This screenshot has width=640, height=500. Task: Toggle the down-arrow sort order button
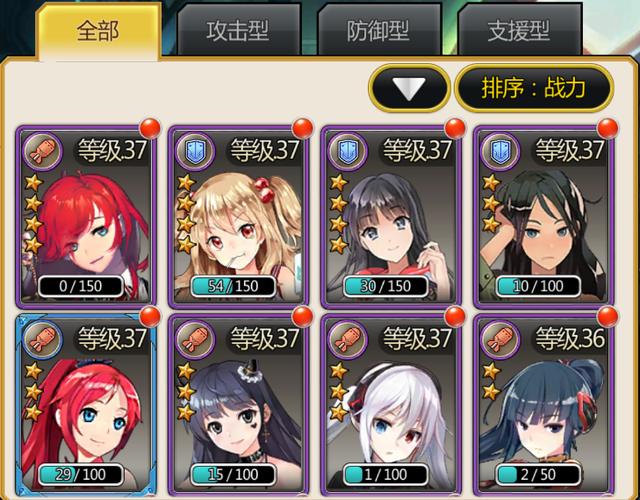click(408, 88)
